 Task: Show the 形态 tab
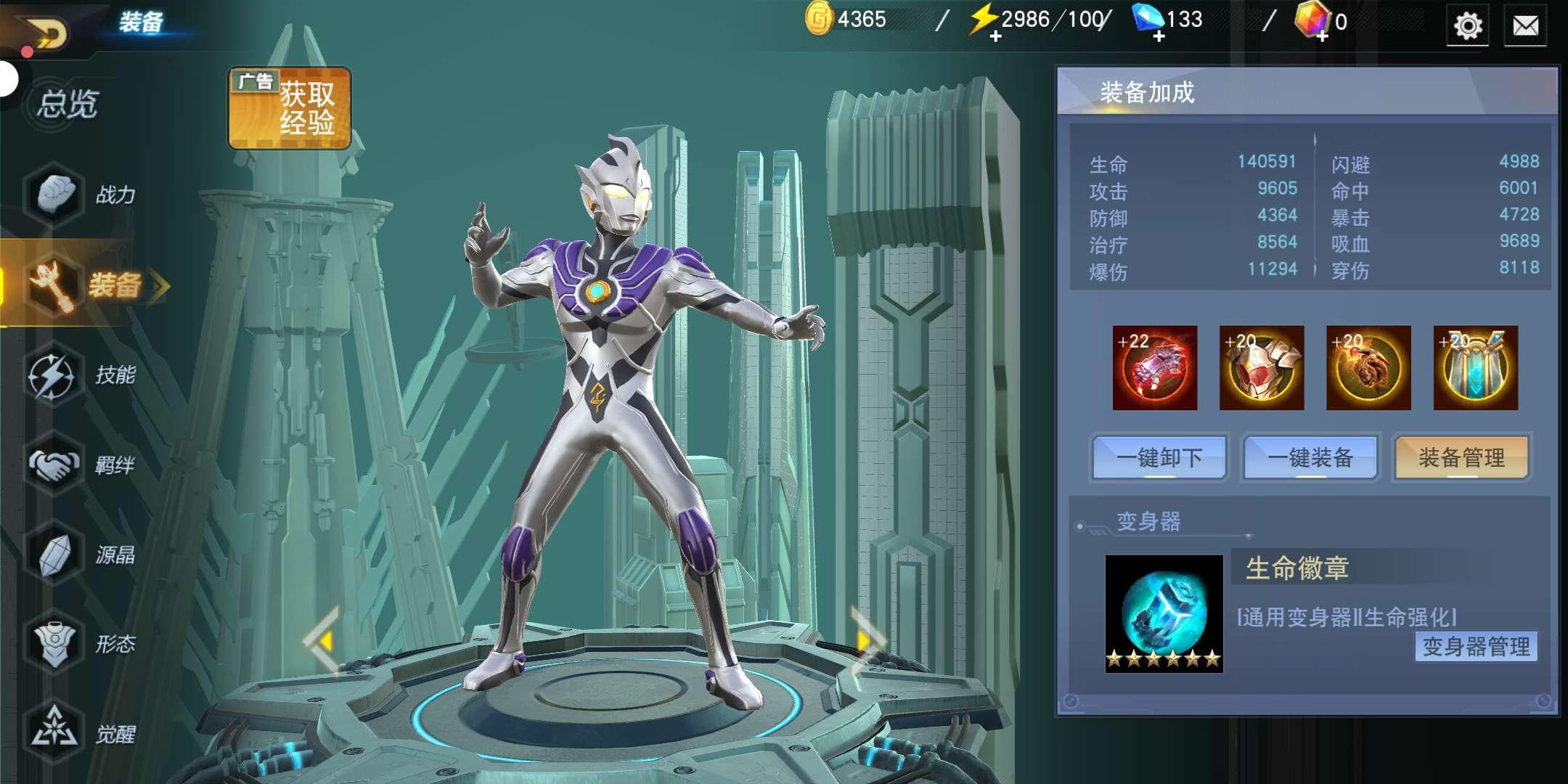pos(83,645)
